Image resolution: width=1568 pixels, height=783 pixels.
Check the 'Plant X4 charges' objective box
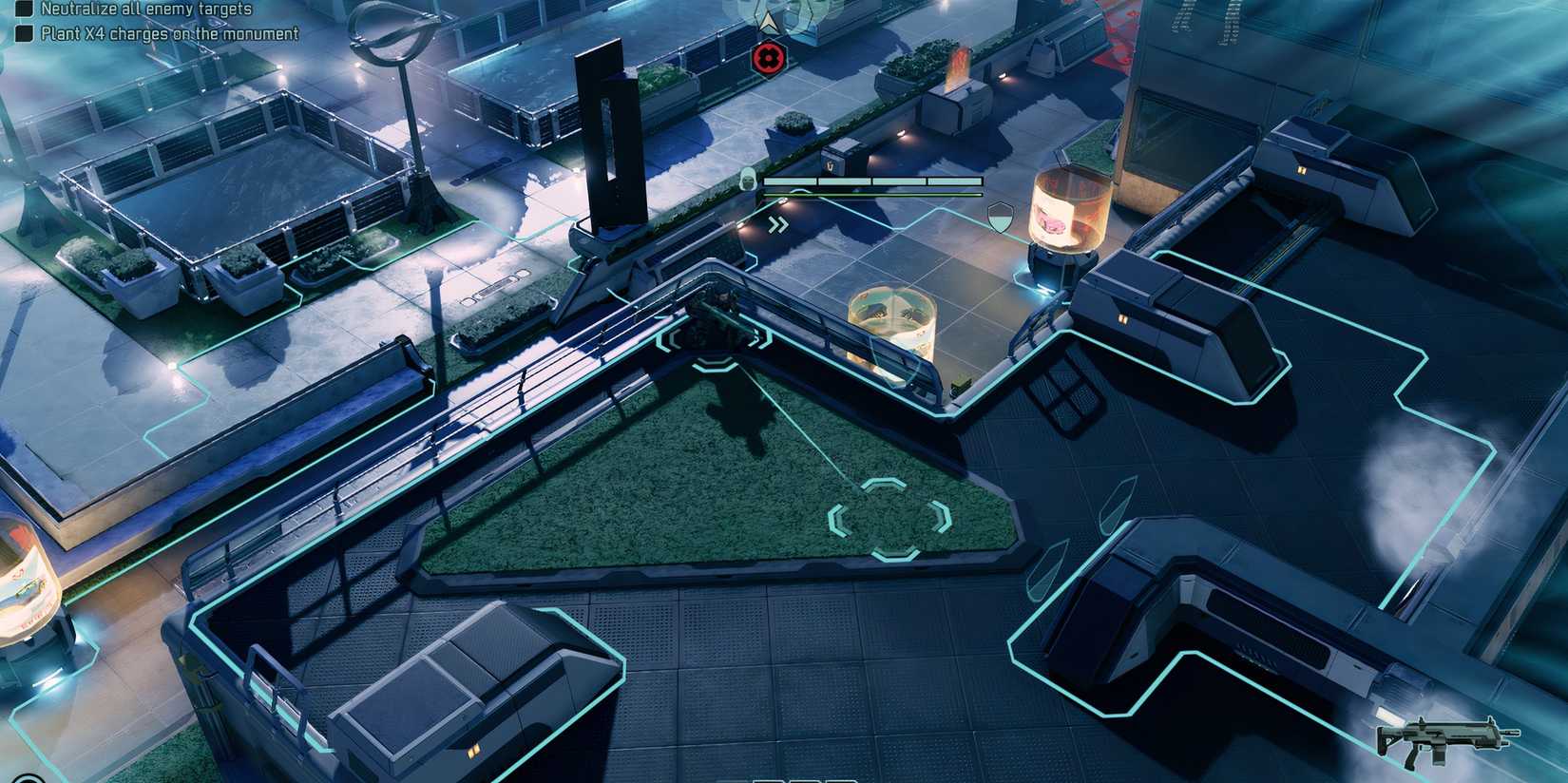(x=26, y=31)
